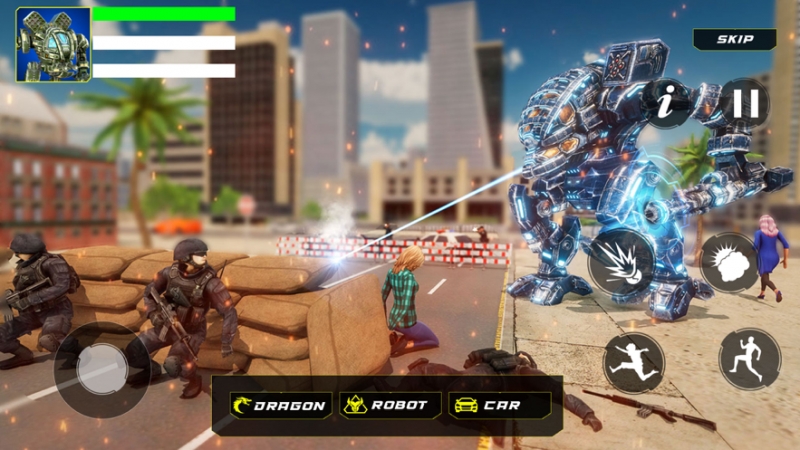800x450 pixels.
Task: Switch to Robot form
Action: [390, 405]
